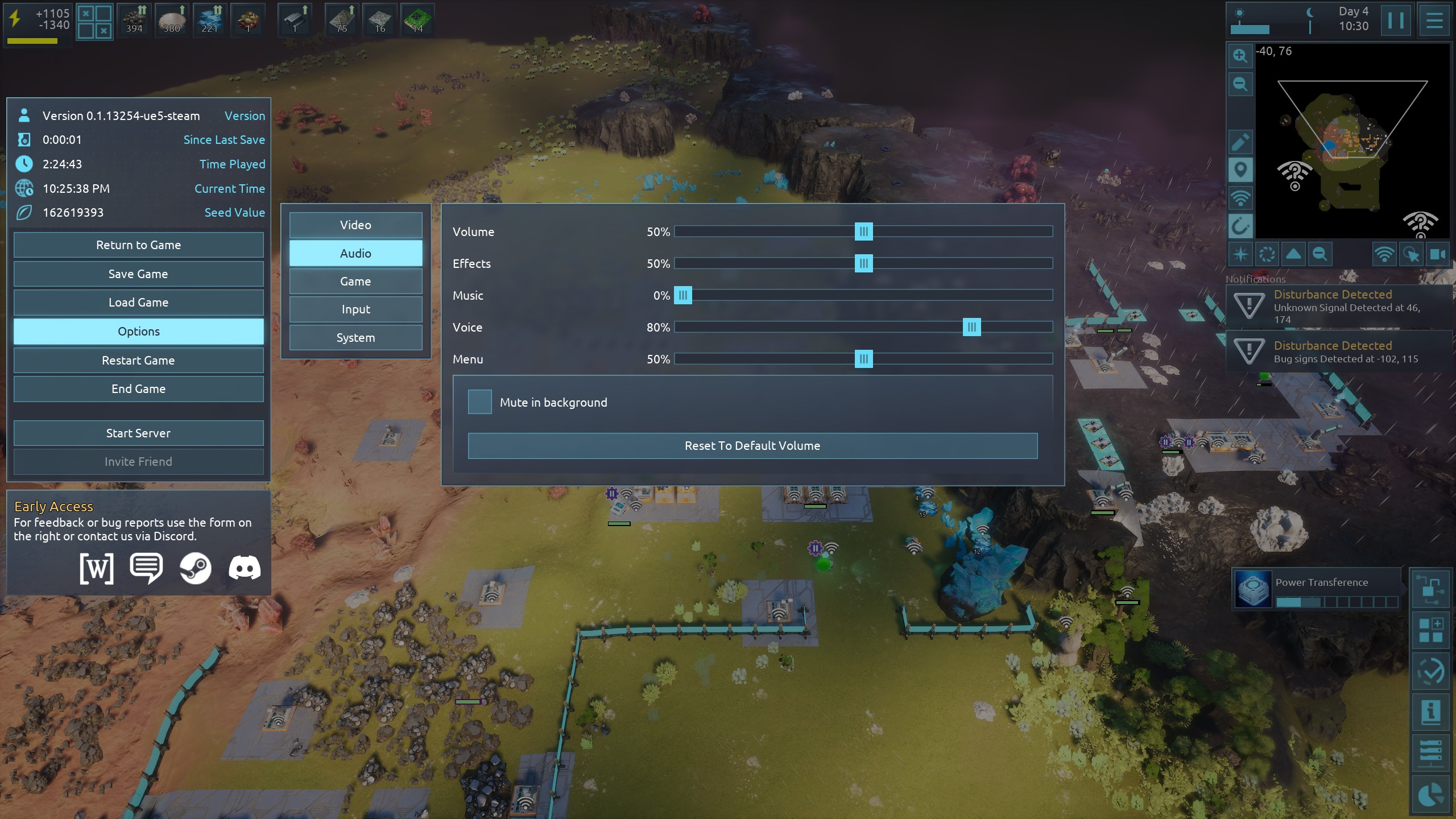Open the hamburger main menu icon
This screenshot has height=819, width=1456.
coord(1434,21)
